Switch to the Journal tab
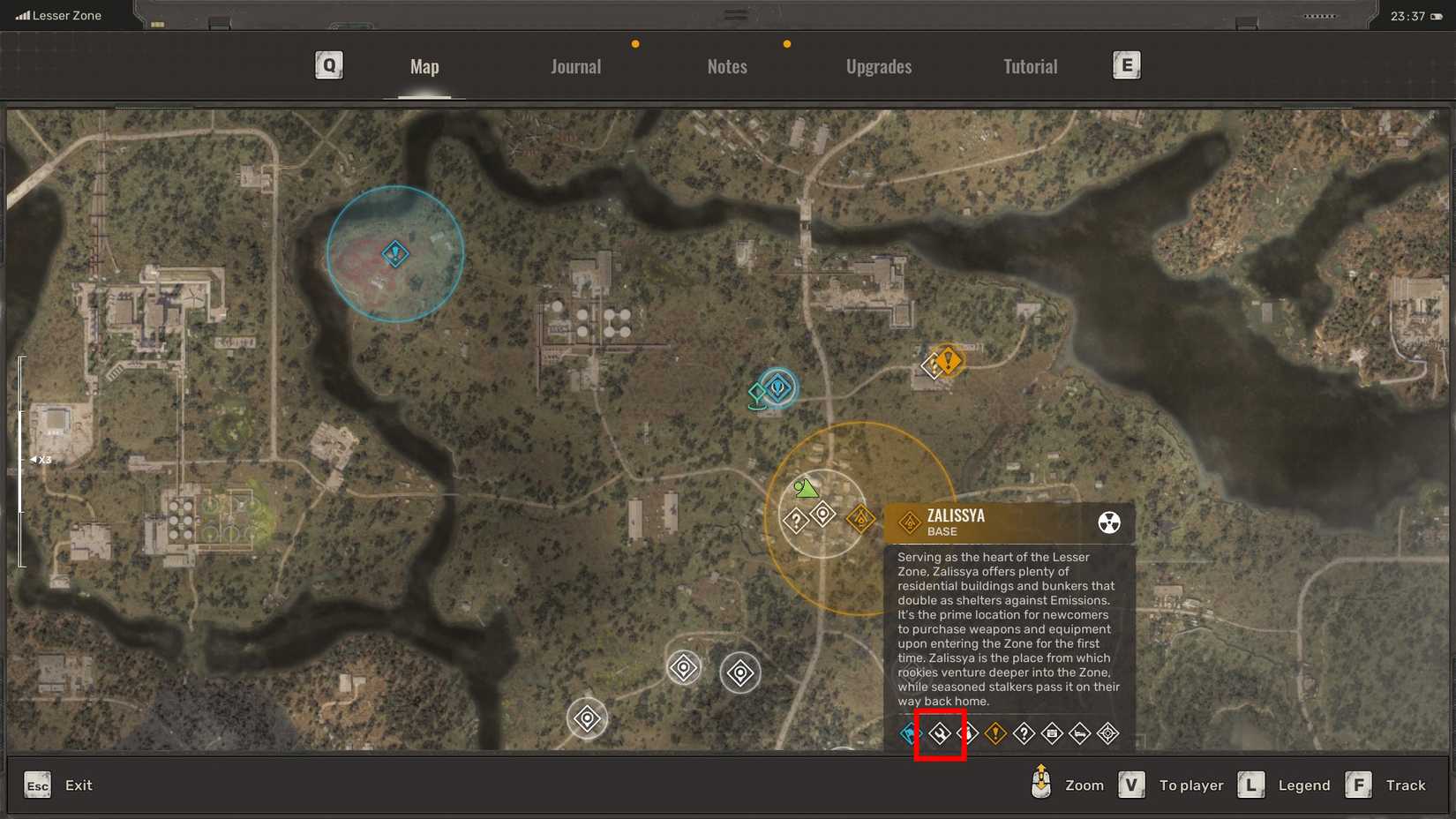Image resolution: width=1456 pixels, height=819 pixels. 575,66
